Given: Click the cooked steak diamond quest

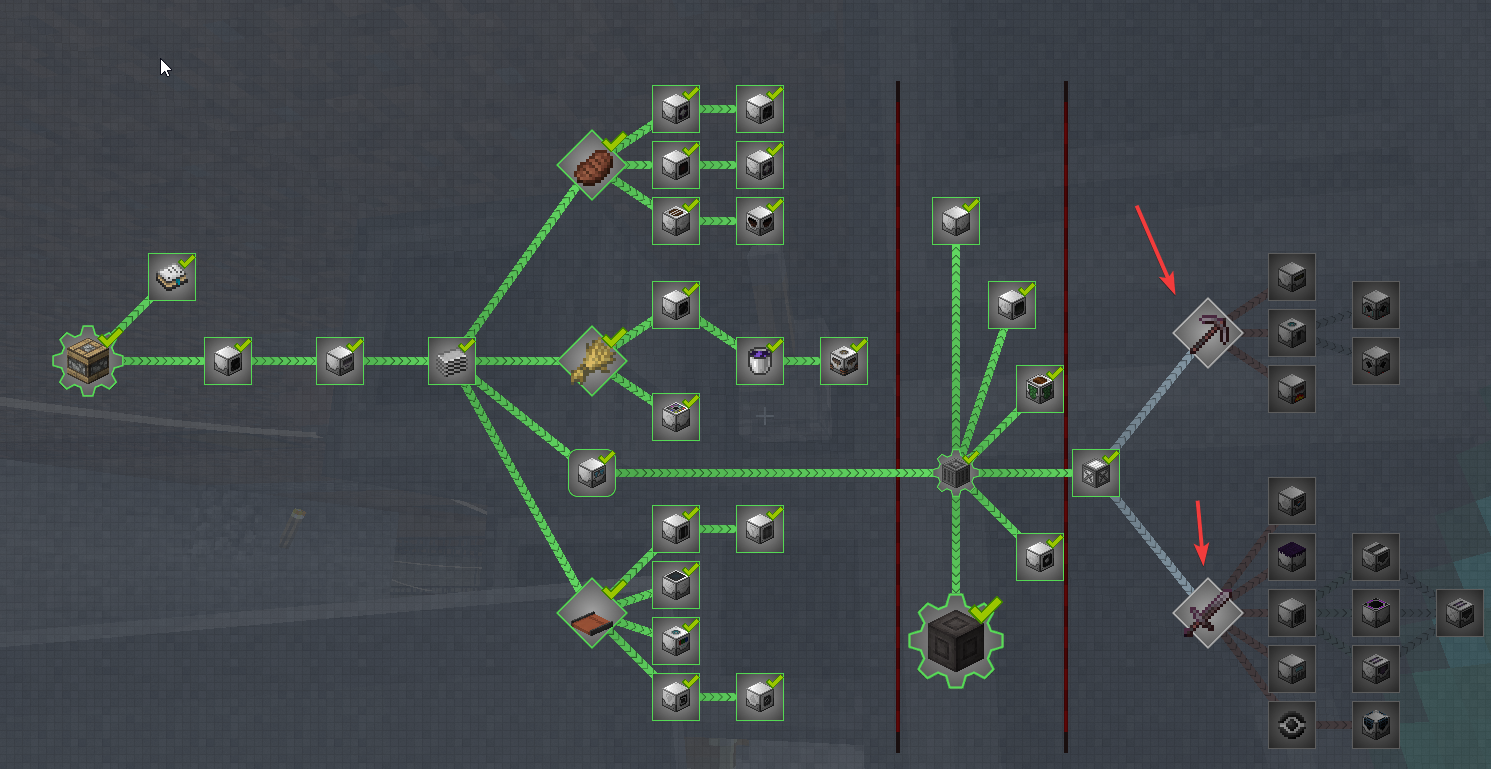Looking at the screenshot, I should point(592,166).
